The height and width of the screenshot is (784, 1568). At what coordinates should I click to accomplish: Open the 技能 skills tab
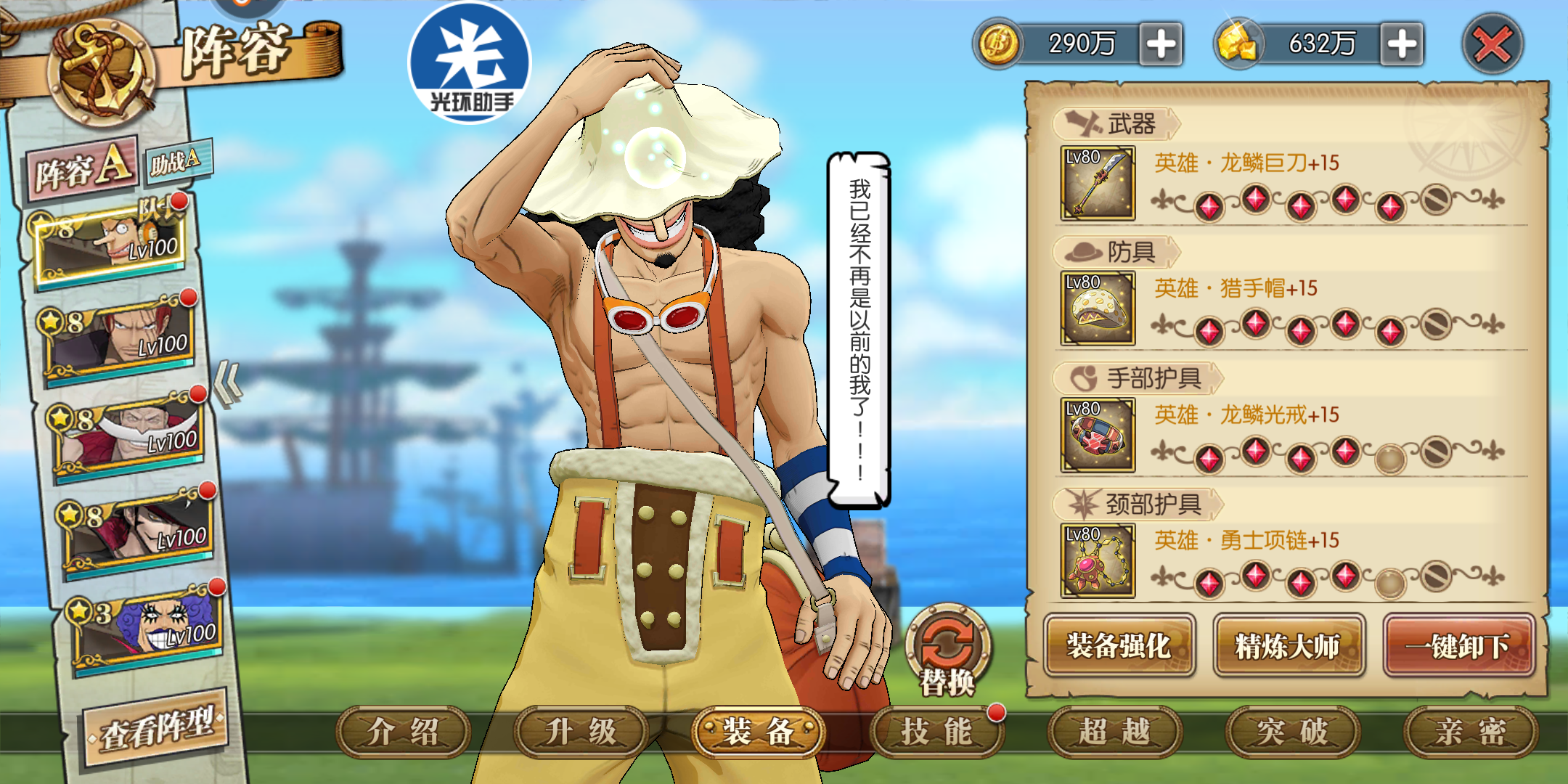point(936,732)
